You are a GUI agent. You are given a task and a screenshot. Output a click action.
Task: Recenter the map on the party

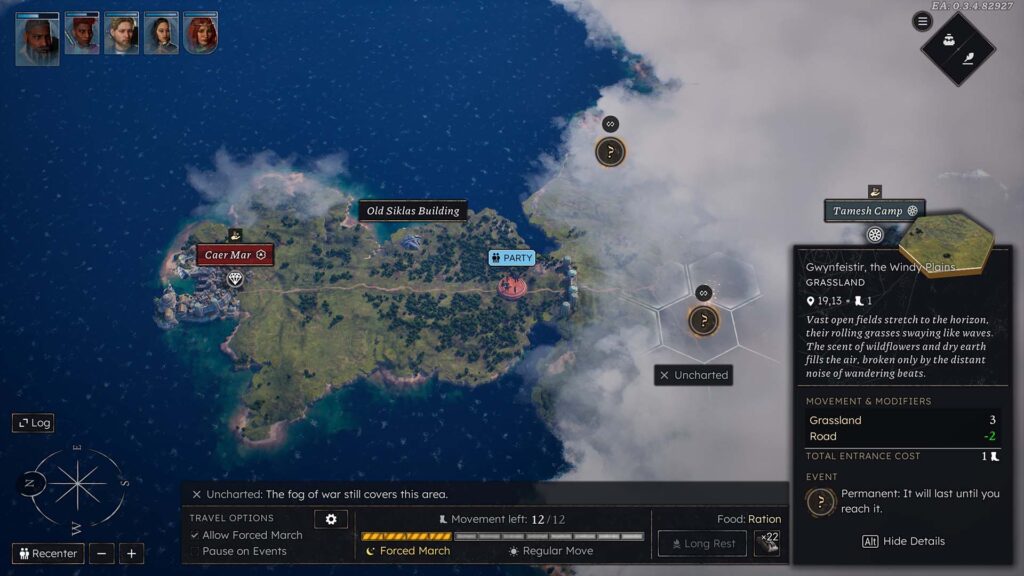pyautogui.click(x=48, y=553)
